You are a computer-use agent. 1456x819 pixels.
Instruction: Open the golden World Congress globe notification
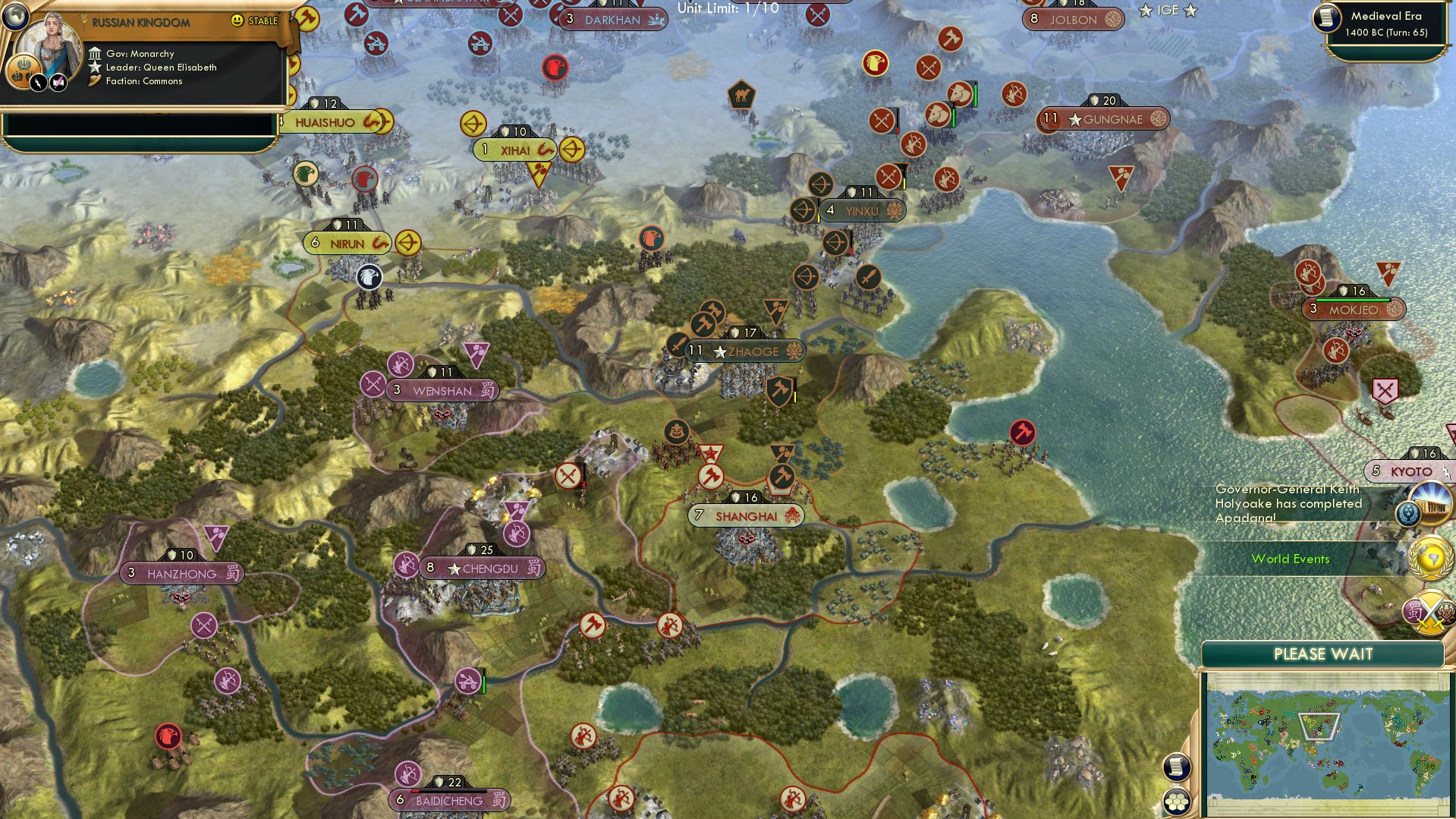point(1426,556)
